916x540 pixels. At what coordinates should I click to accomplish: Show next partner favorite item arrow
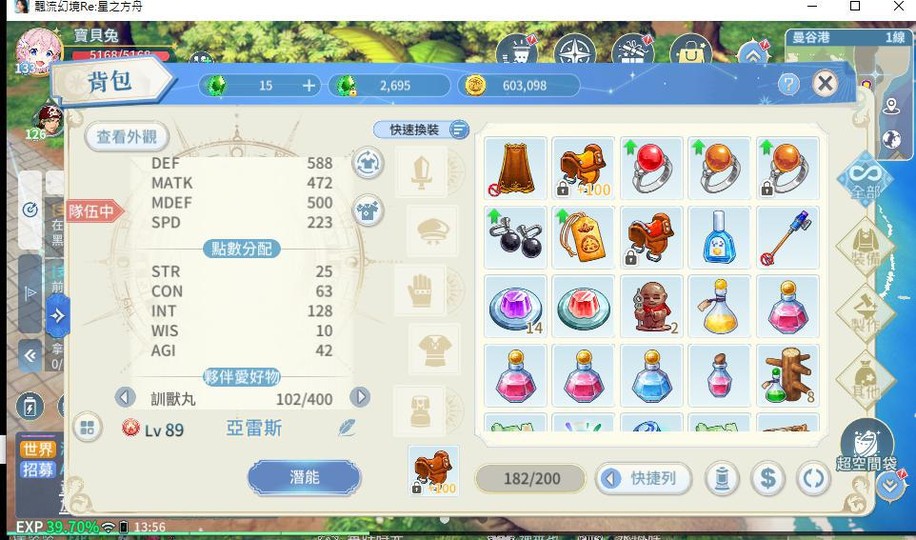point(360,397)
